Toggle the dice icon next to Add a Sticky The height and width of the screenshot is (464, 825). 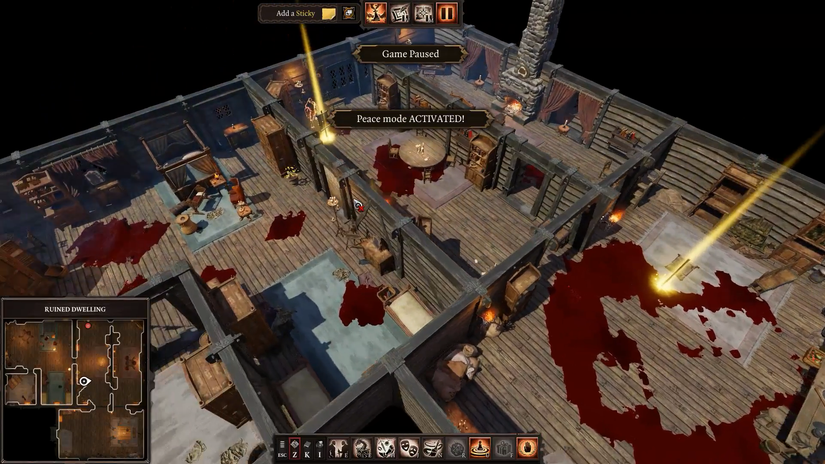coord(349,14)
